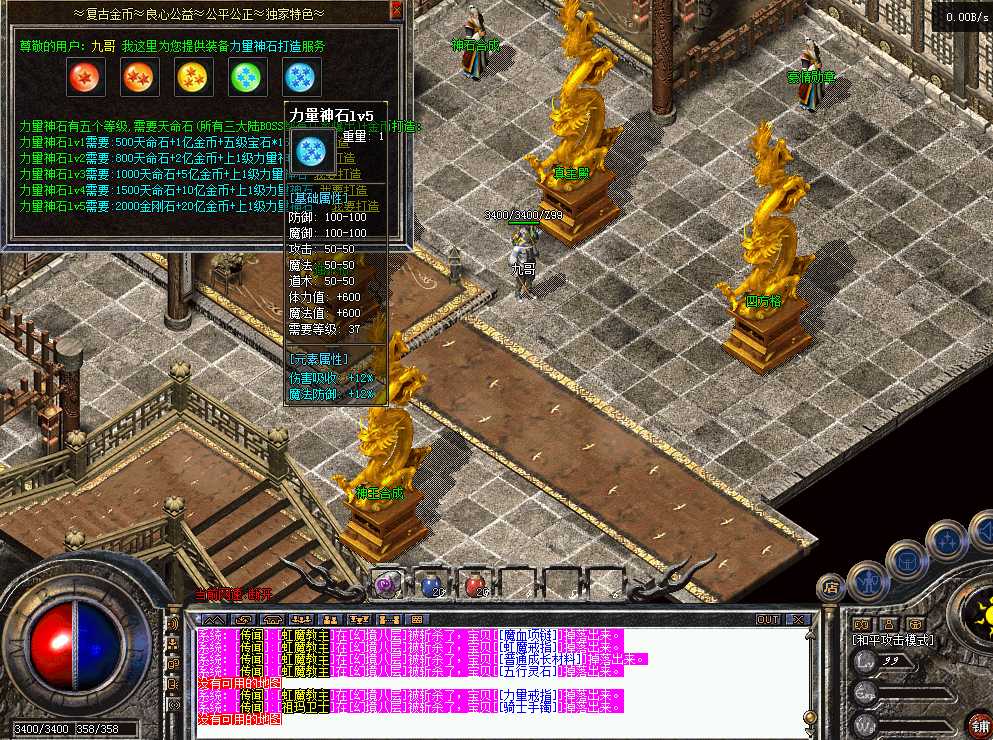This screenshot has width=993, height=740.
Task: Open the skills sparkle round icon
Action: 945,540
